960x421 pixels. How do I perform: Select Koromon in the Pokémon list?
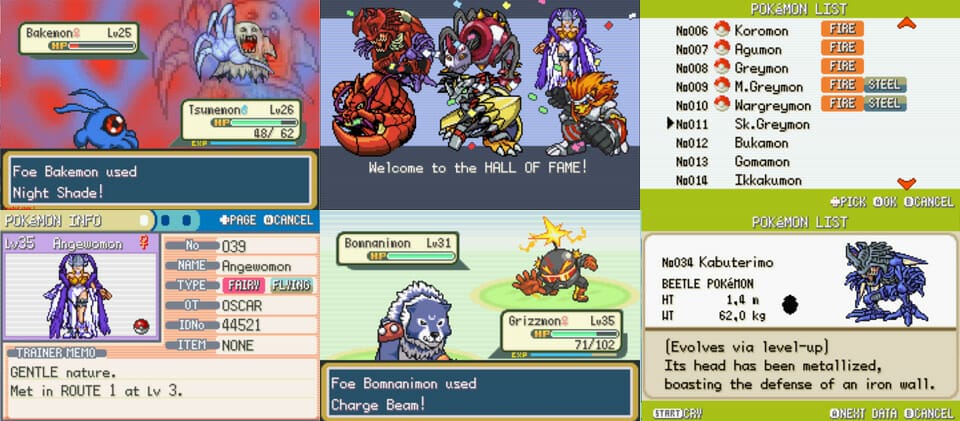[x=761, y=31]
